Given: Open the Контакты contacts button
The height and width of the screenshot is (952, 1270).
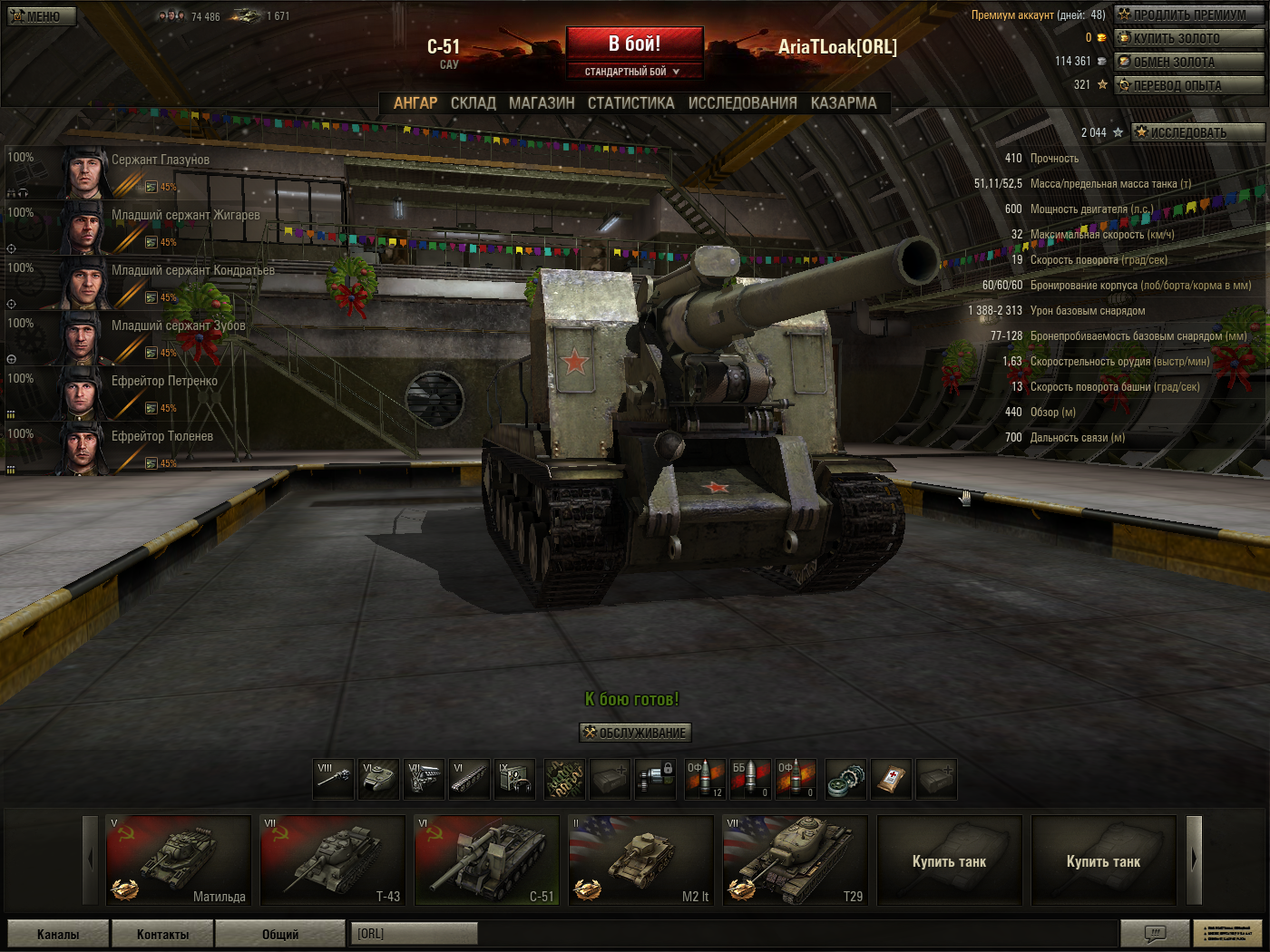Looking at the screenshot, I should pyautogui.click(x=162, y=934).
